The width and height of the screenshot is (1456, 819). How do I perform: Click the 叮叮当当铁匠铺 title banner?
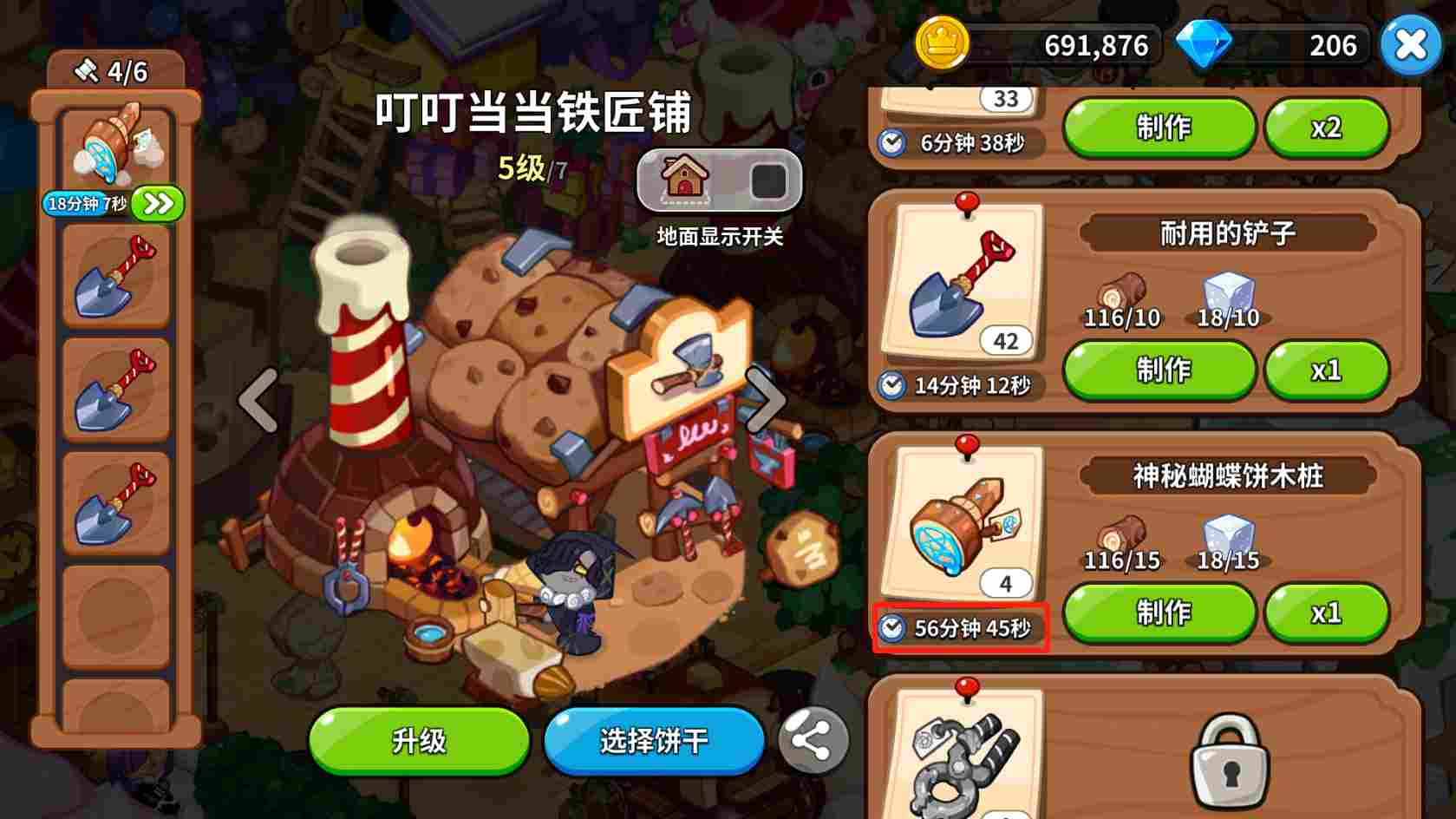534,115
